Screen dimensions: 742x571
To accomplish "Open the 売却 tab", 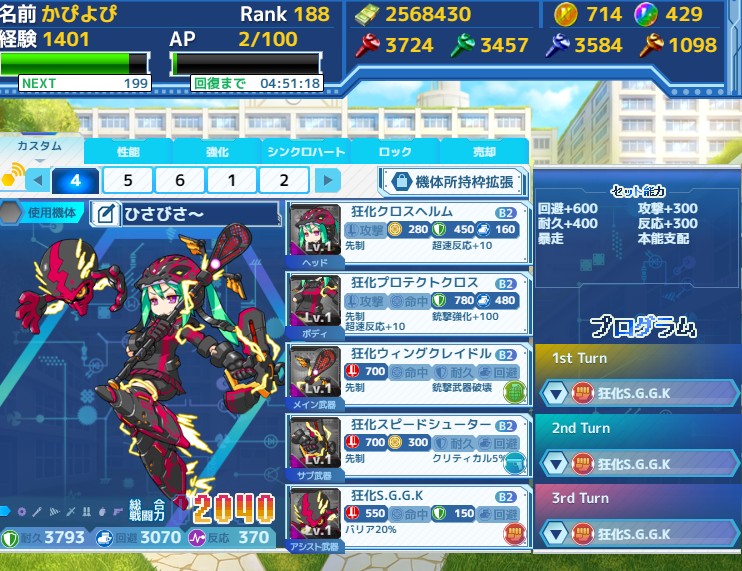I will pos(484,151).
